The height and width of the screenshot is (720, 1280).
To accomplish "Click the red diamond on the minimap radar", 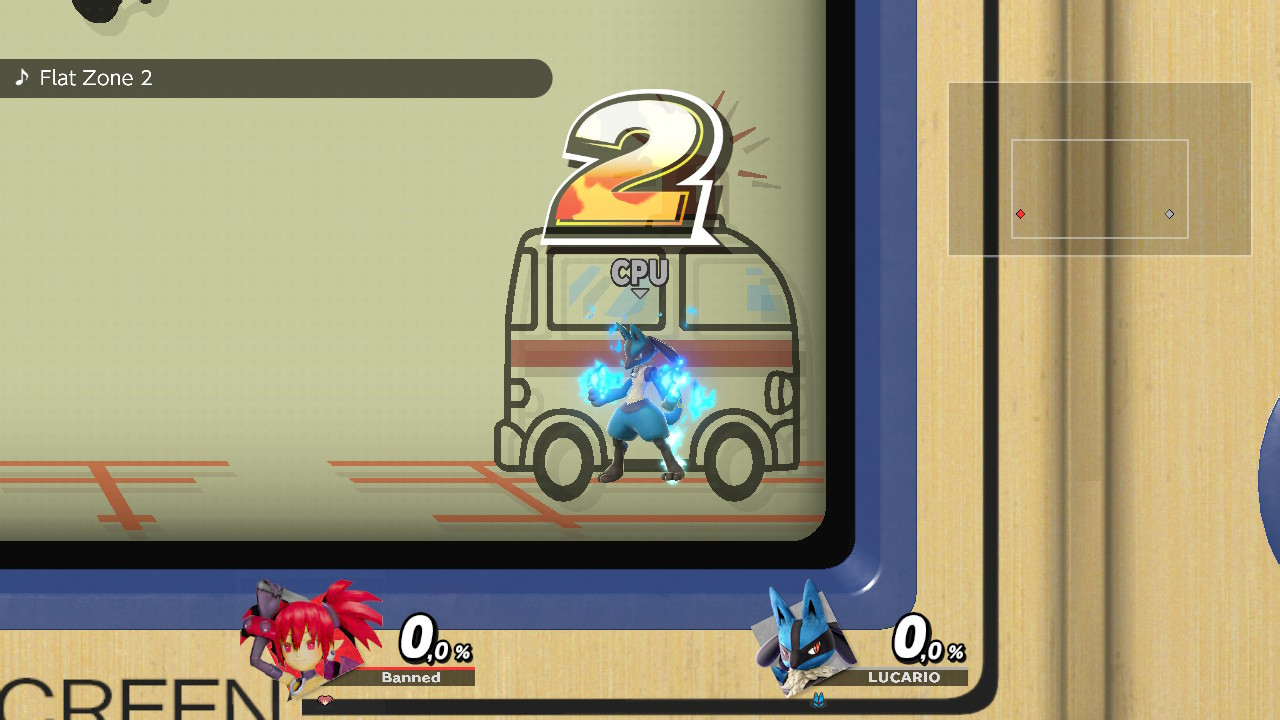I will coord(1021,213).
